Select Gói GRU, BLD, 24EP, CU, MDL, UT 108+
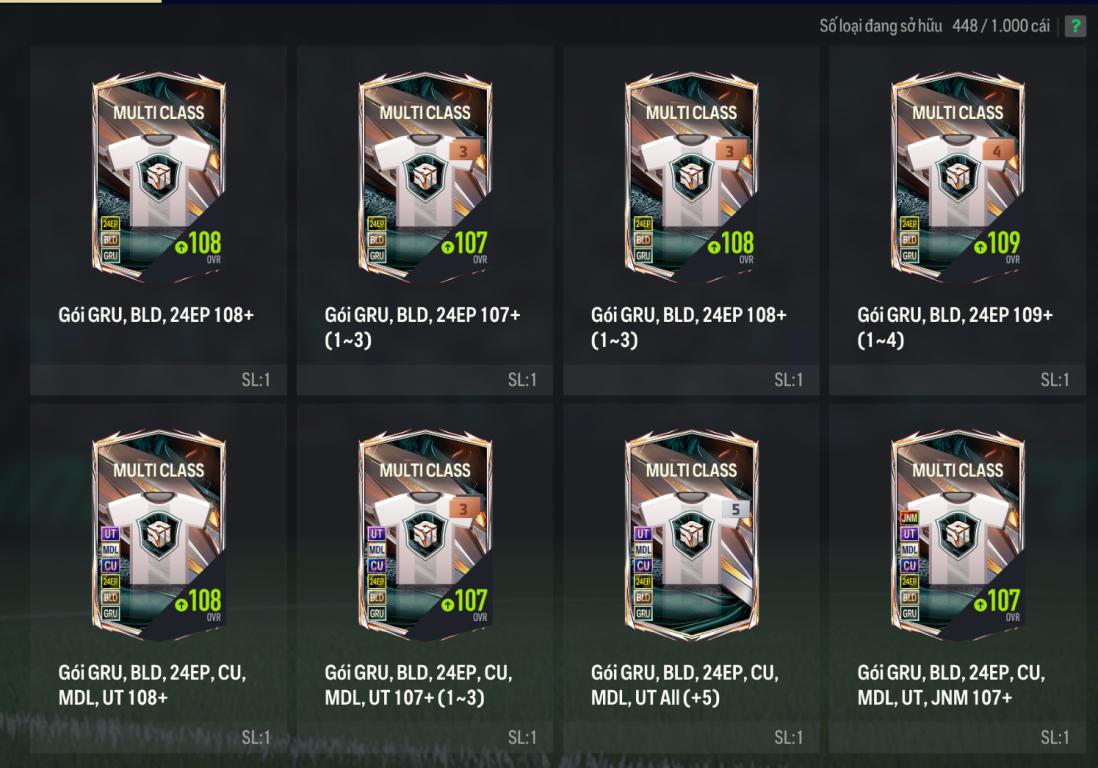 point(159,536)
